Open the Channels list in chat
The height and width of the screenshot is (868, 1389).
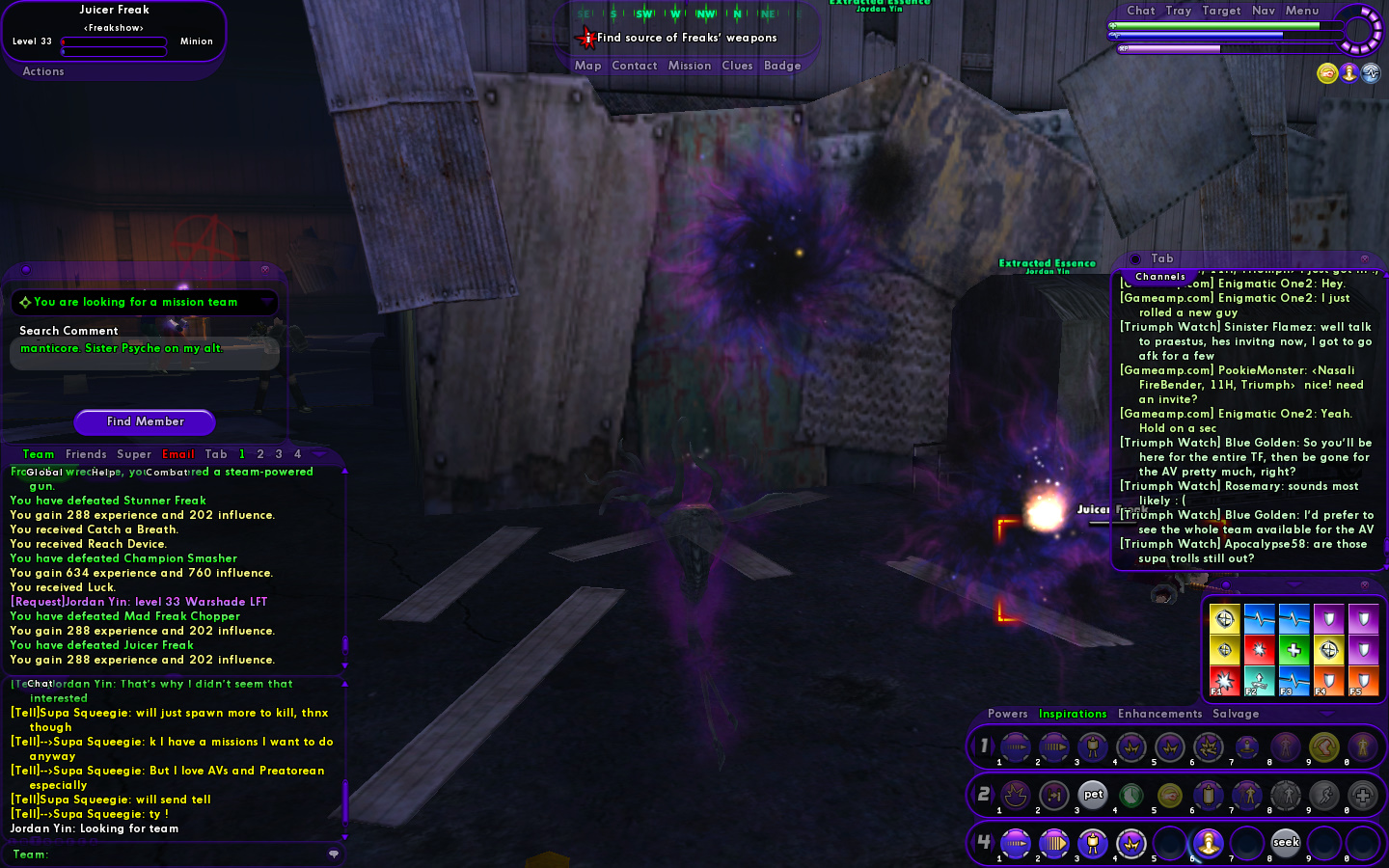pyautogui.click(x=1159, y=277)
